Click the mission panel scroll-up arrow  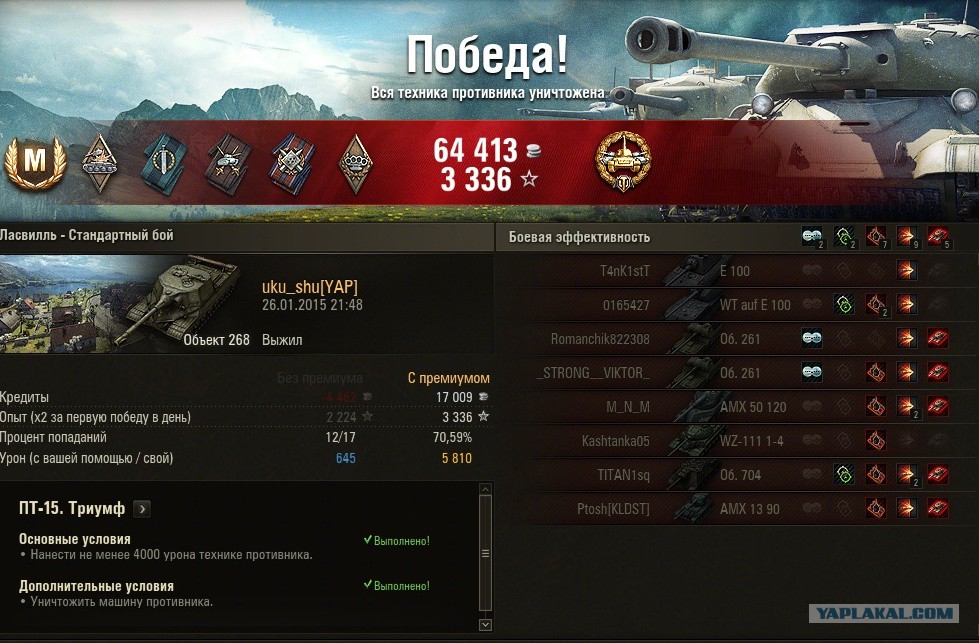click(x=486, y=491)
